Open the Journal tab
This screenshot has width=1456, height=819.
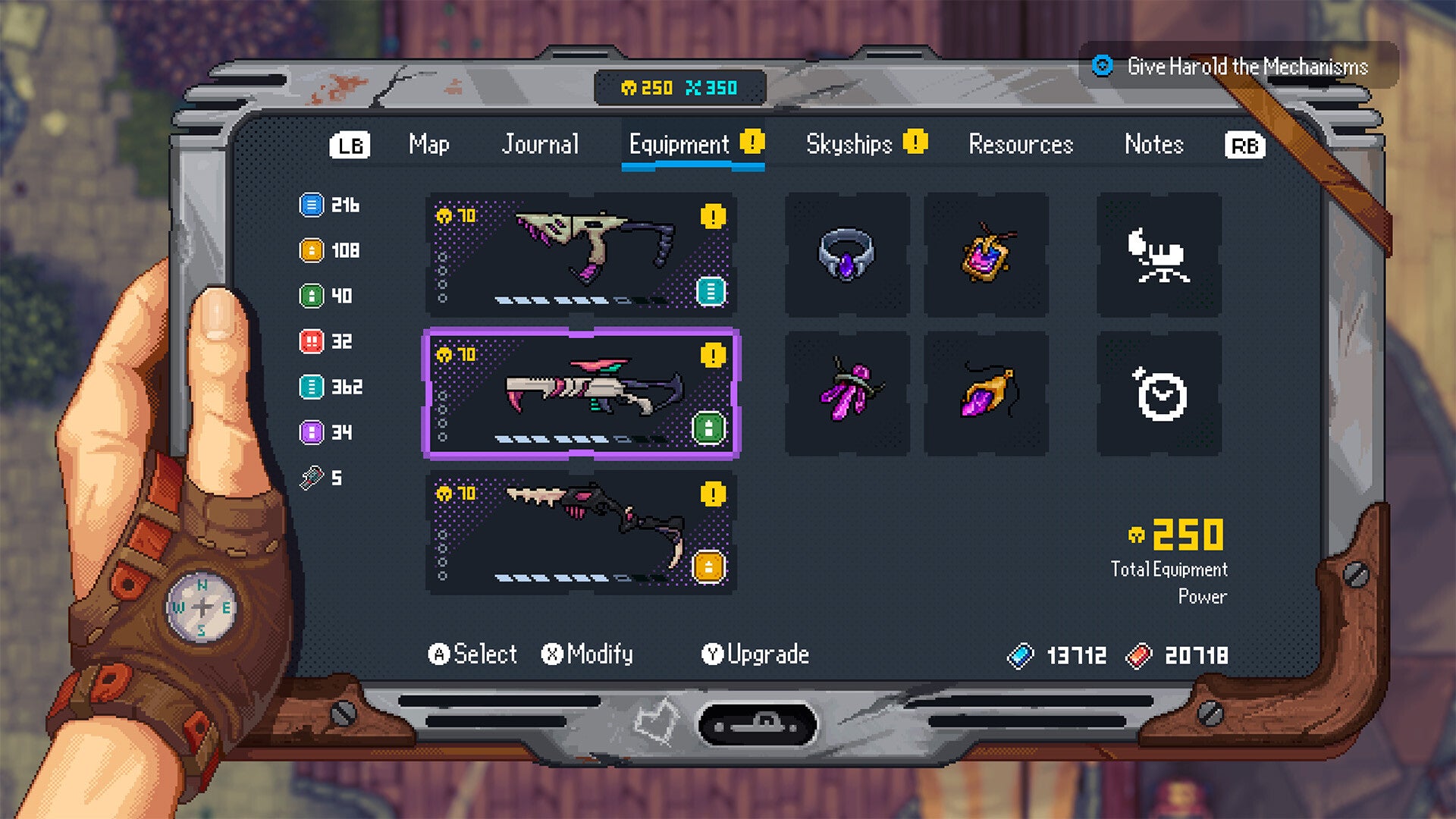tap(540, 144)
